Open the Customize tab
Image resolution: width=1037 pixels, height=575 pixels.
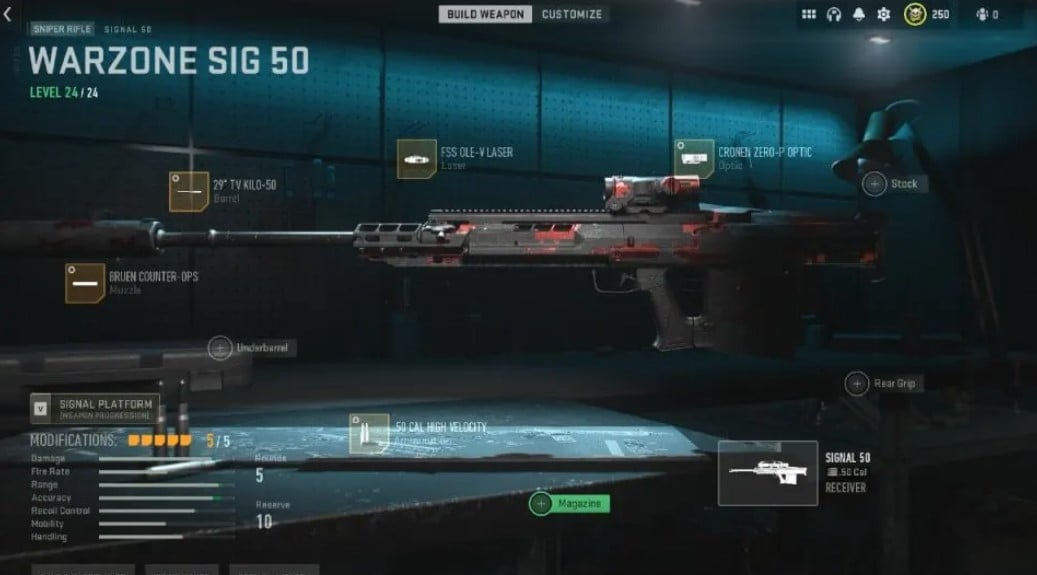click(572, 14)
